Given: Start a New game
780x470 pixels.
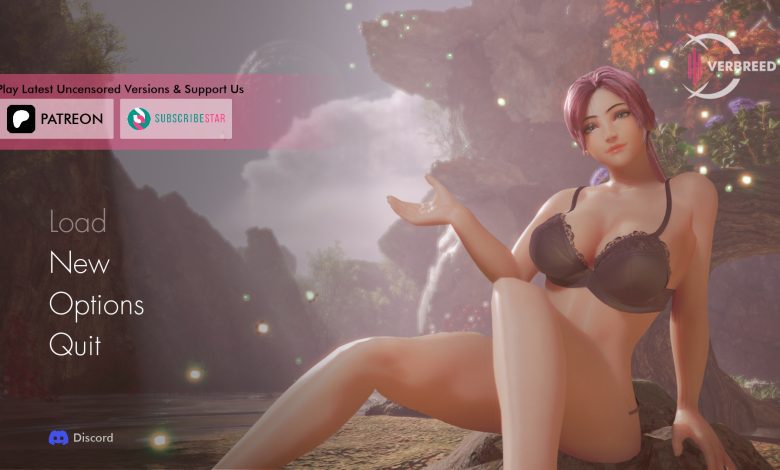Looking at the screenshot, I should click(x=79, y=263).
